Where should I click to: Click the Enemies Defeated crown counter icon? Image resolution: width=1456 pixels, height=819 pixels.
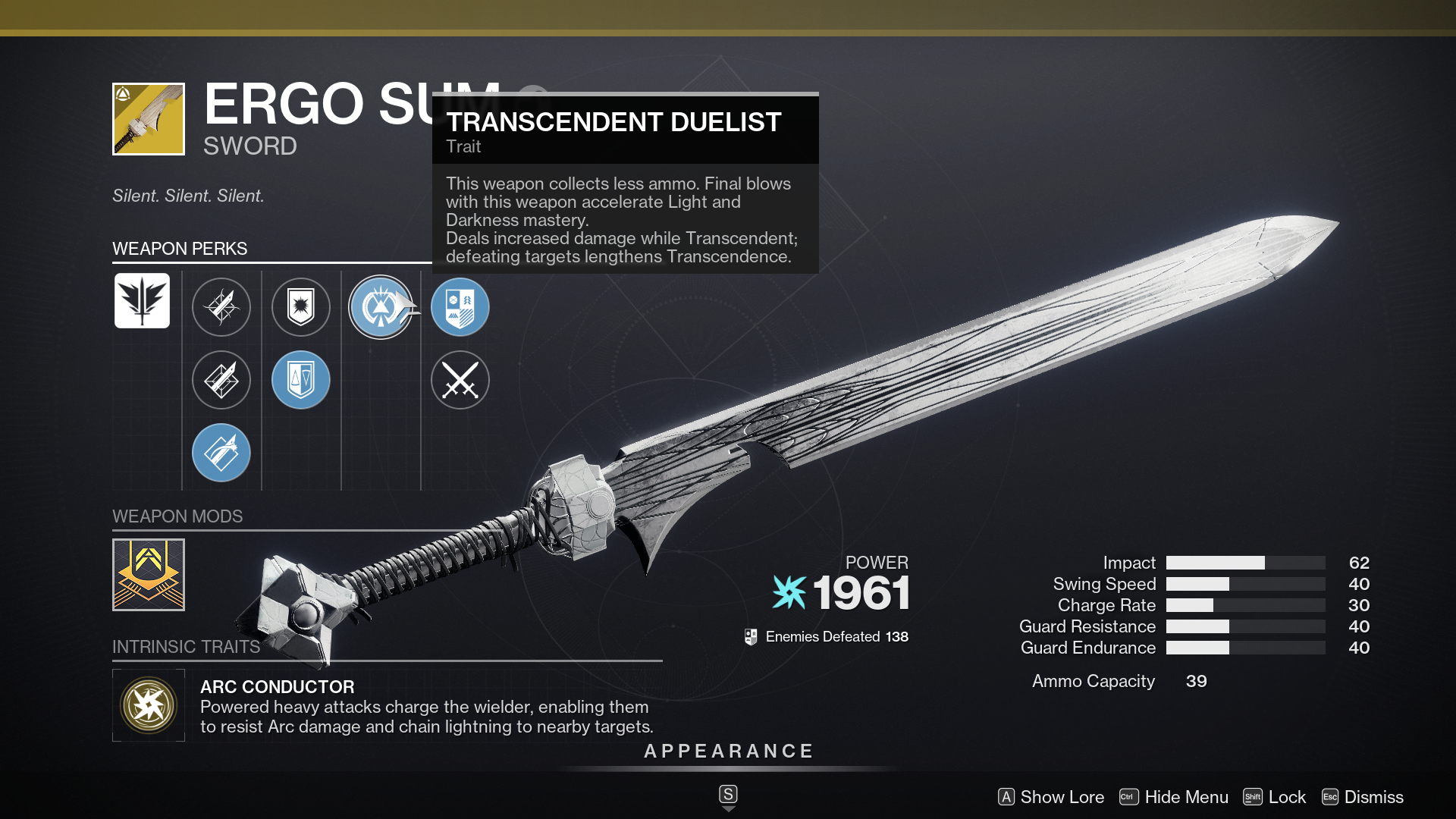coord(752,636)
